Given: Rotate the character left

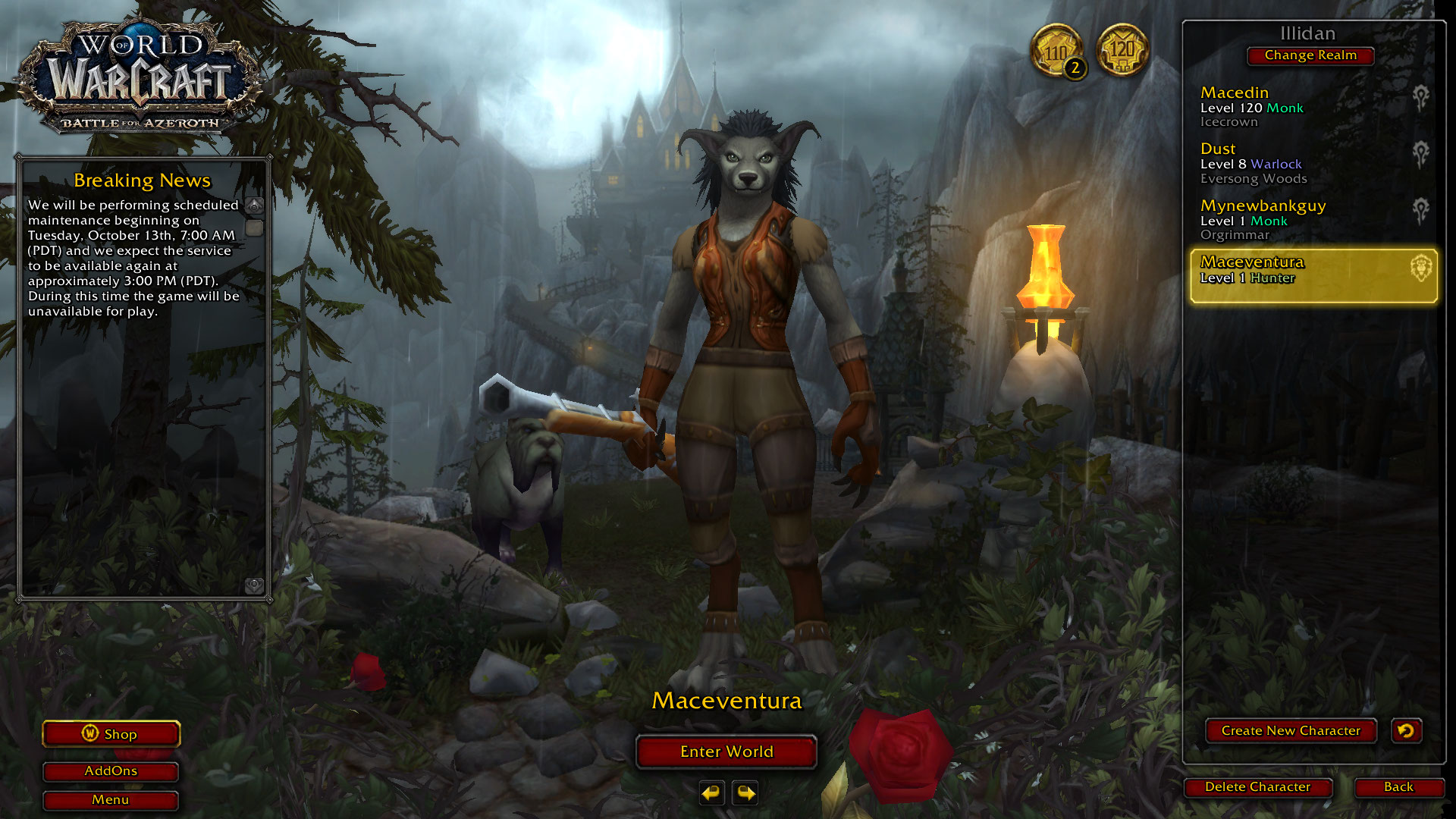Looking at the screenshot, I should (x=711, y=793).
